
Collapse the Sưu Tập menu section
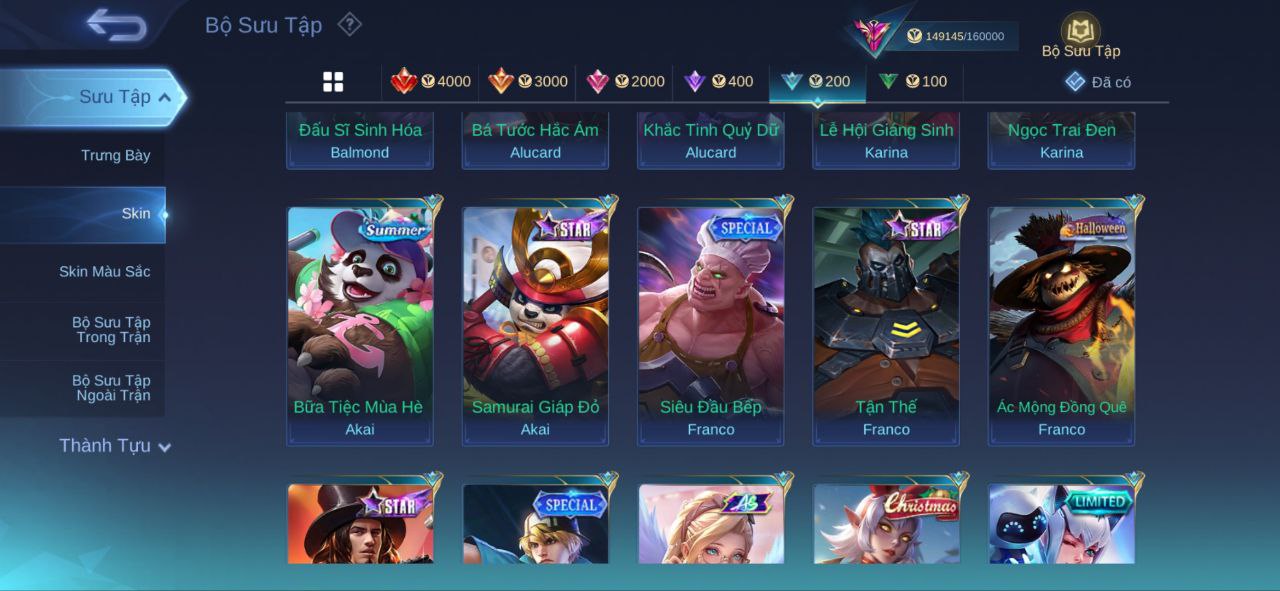[164, 97]
